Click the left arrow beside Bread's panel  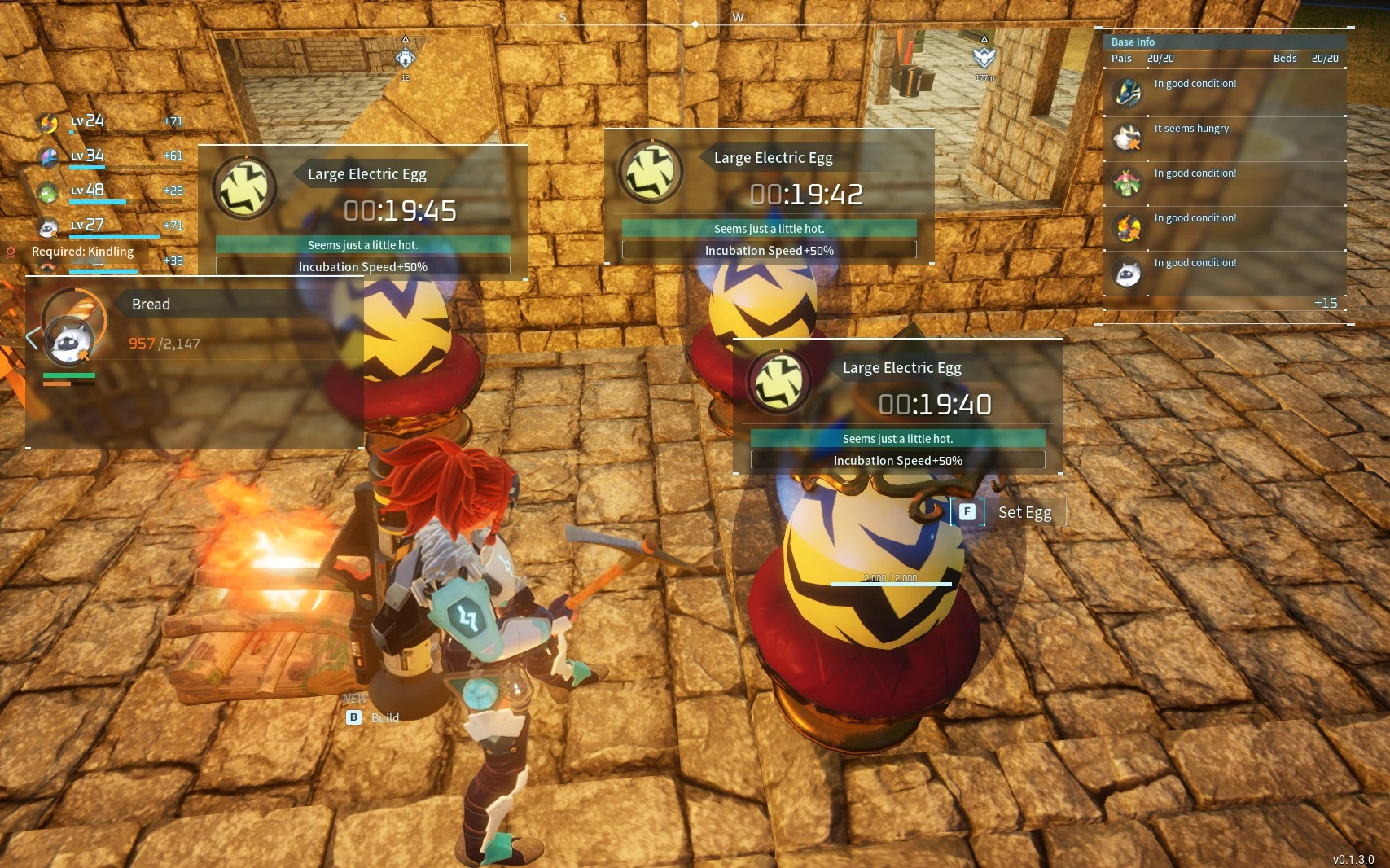click(x=32, y=338)
